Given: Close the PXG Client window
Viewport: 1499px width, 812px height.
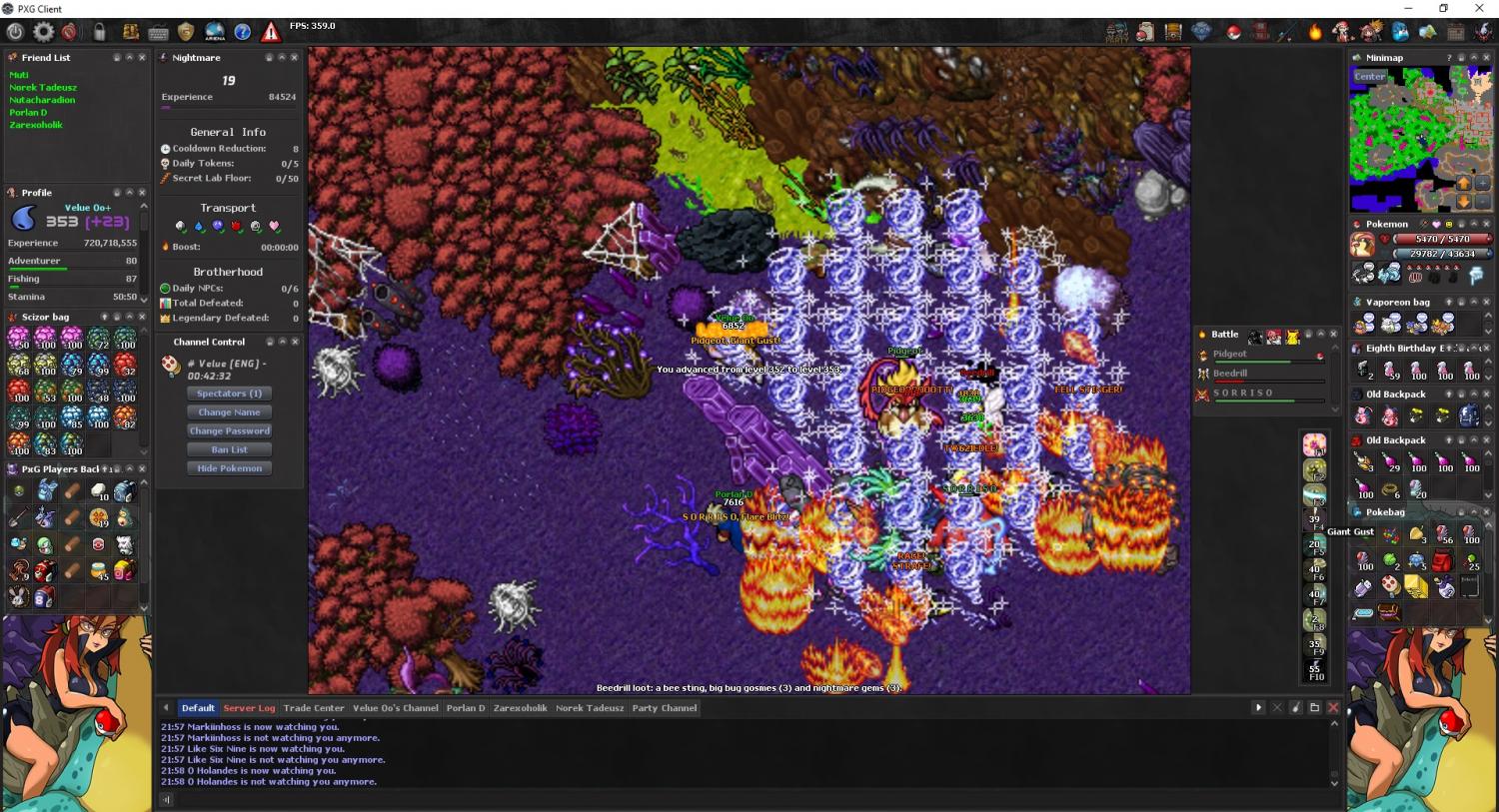Looking at the screenshot, I should [1479, 8].
